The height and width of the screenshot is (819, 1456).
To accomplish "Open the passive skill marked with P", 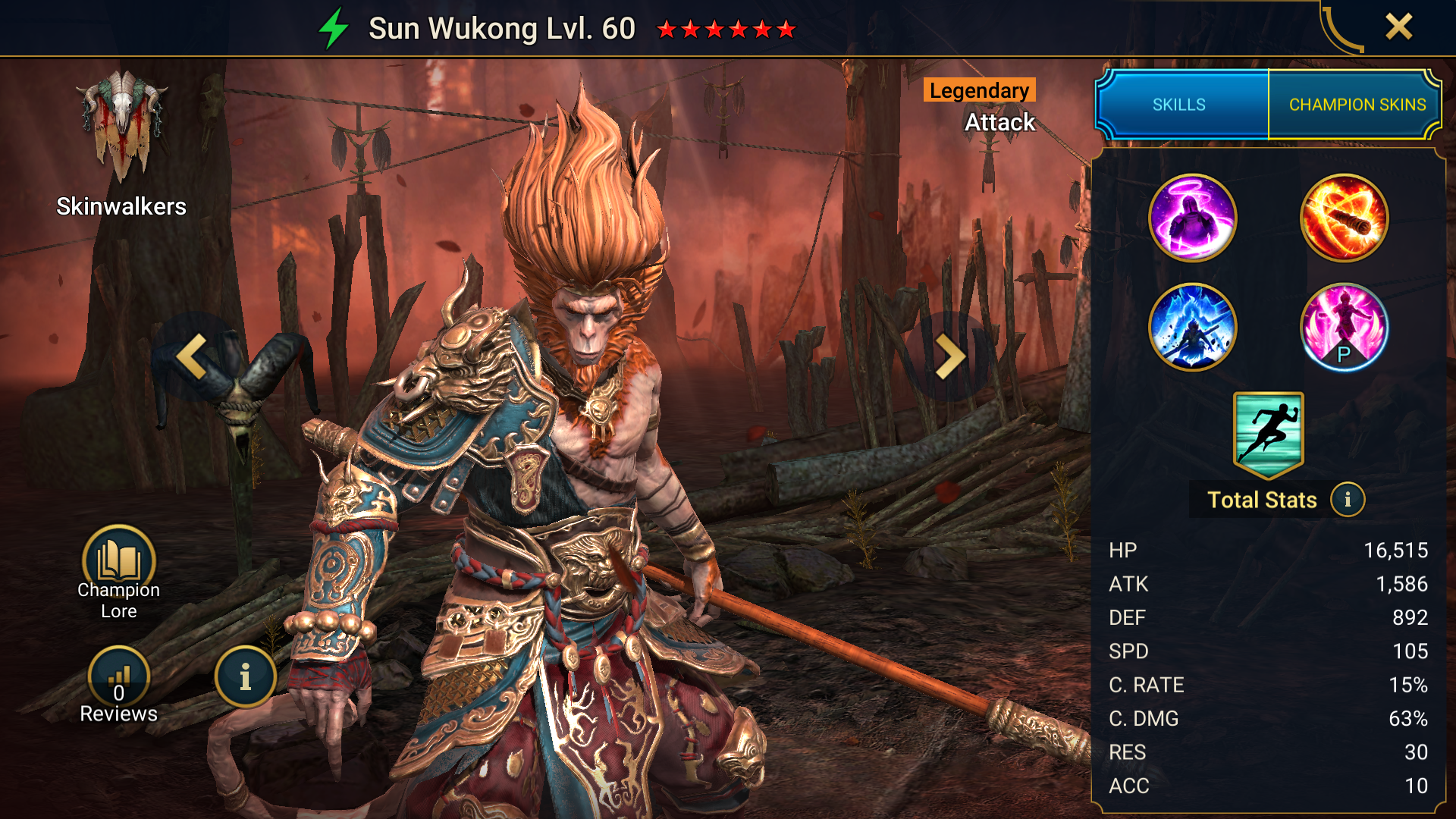I will pyautogui.click(x=1345, y=328).
